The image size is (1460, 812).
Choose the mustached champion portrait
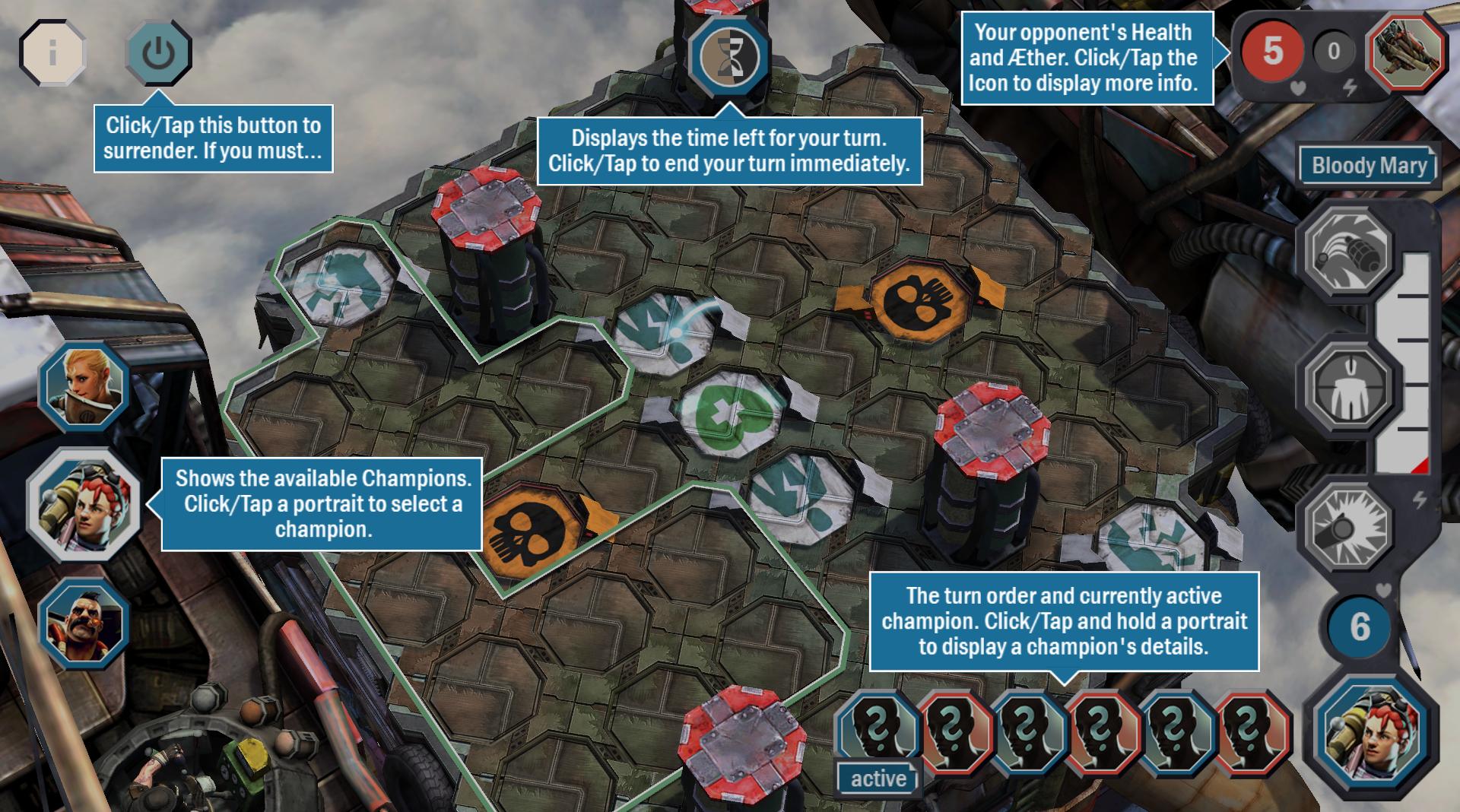(84, 623)
